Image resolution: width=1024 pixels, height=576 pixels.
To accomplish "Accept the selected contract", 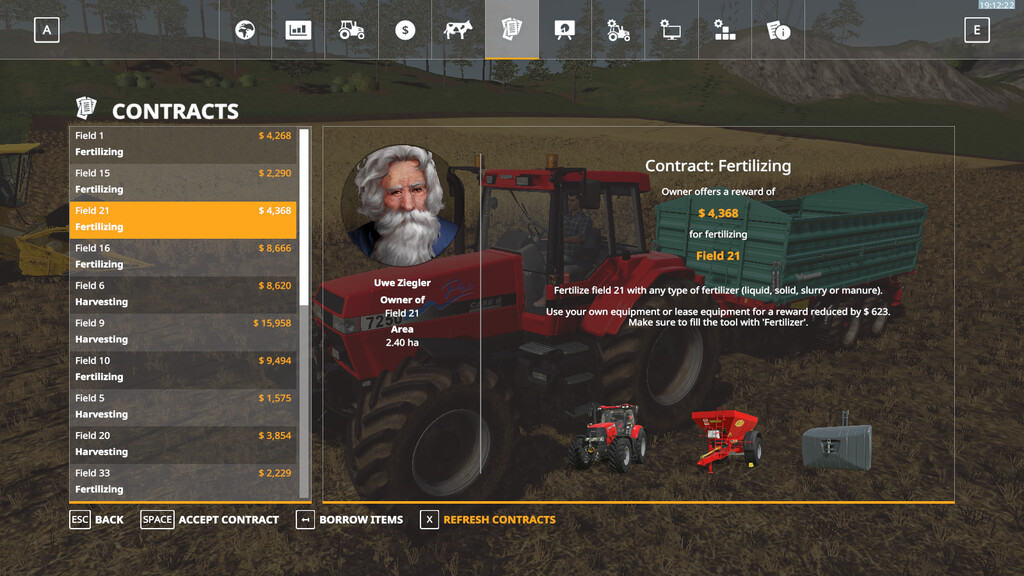I will click(x=210, y=520).
